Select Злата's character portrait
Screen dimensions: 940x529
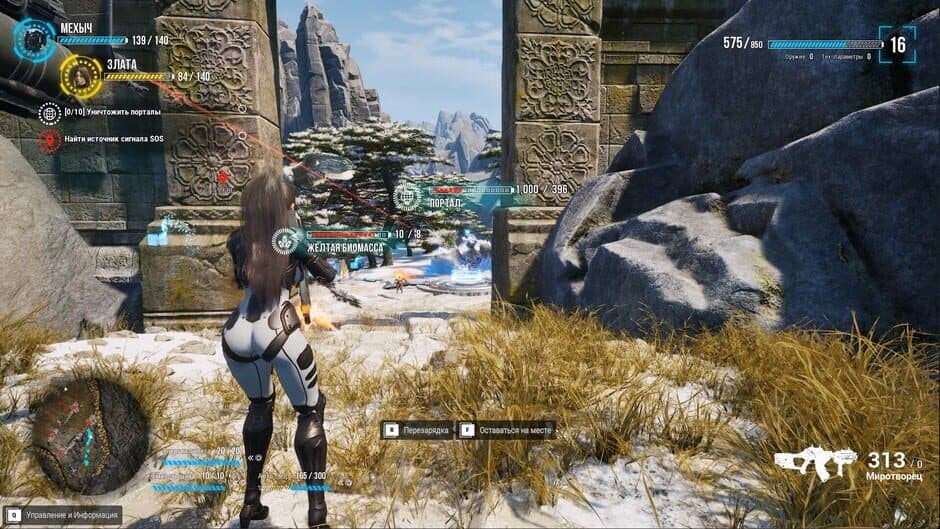pyautogui.click(x=81, y=76)
